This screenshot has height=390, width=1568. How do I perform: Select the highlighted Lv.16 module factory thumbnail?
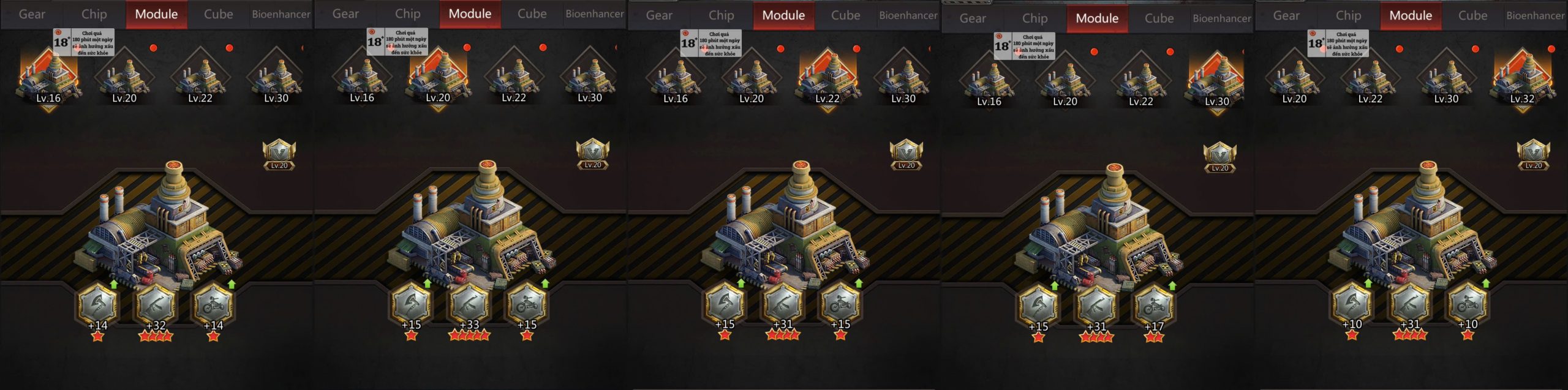(48, 78)
